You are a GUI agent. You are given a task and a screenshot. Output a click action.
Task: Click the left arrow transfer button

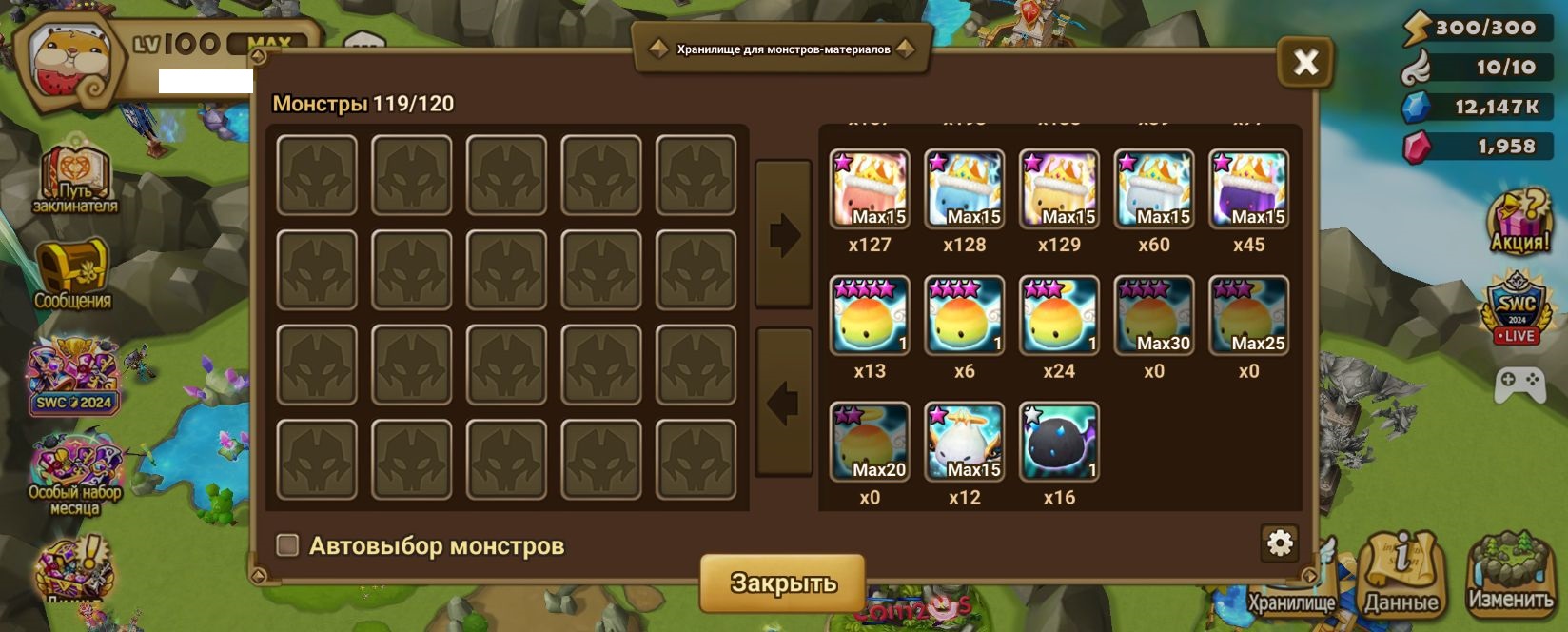pyautogui.click(x=783, y=402)
